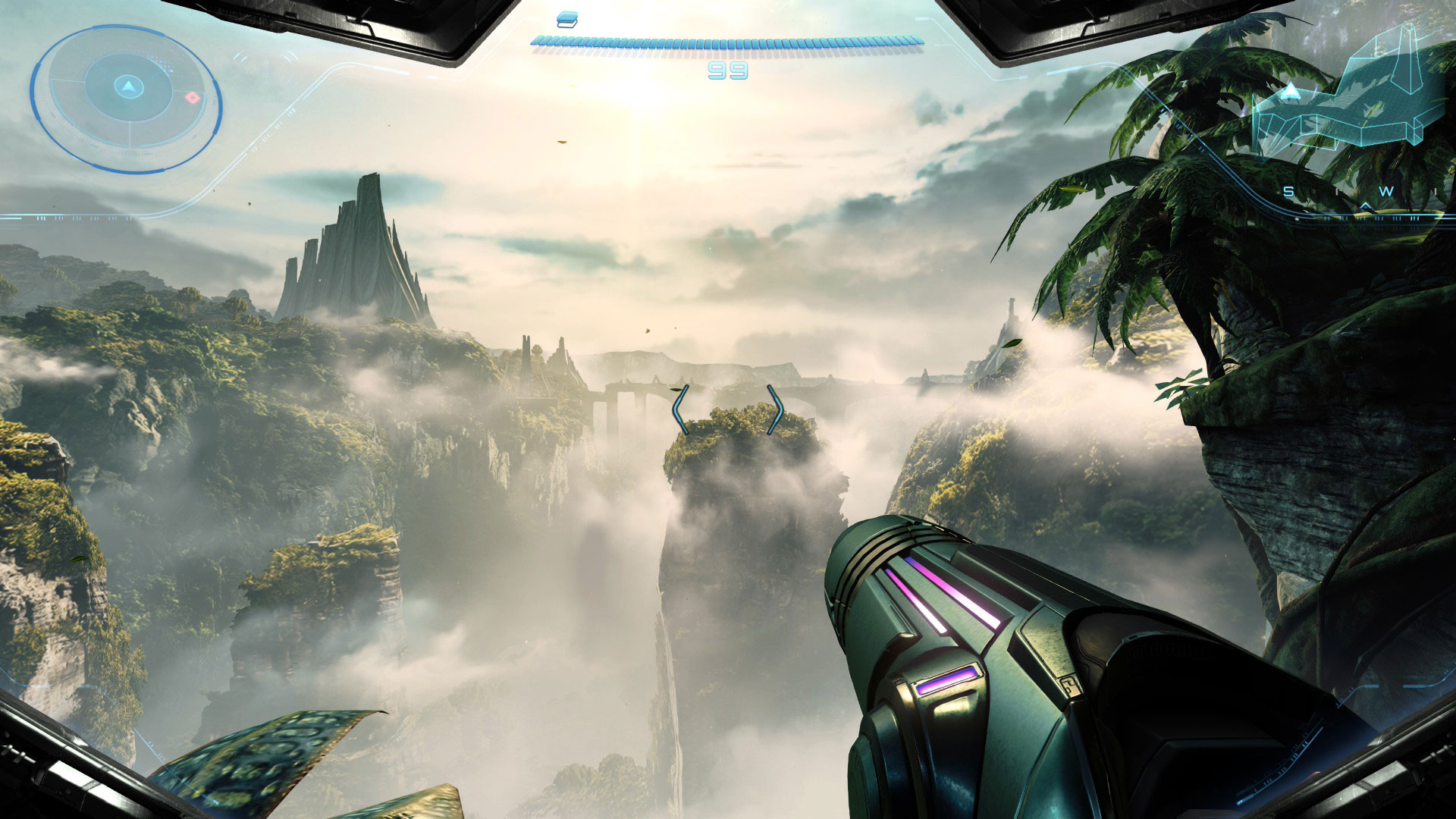Screen dimensions: 1456x819
Task: Click the player arrow on the area map
Action: pyautogui.click(x=1290, y=93)
